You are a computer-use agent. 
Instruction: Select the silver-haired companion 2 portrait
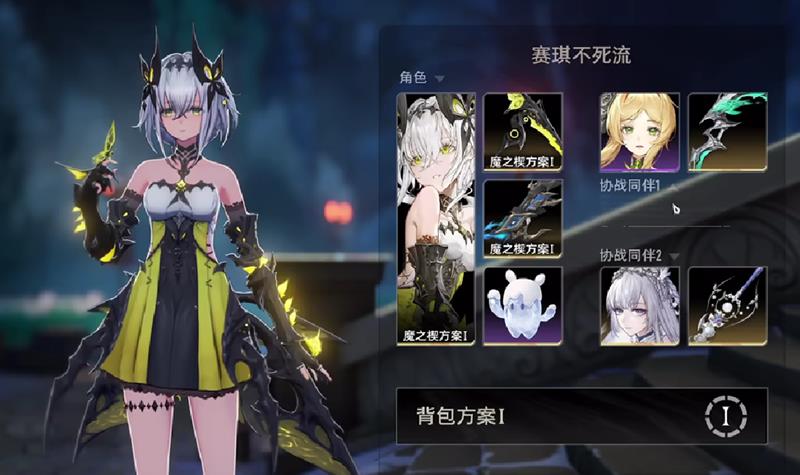point(640,305)
